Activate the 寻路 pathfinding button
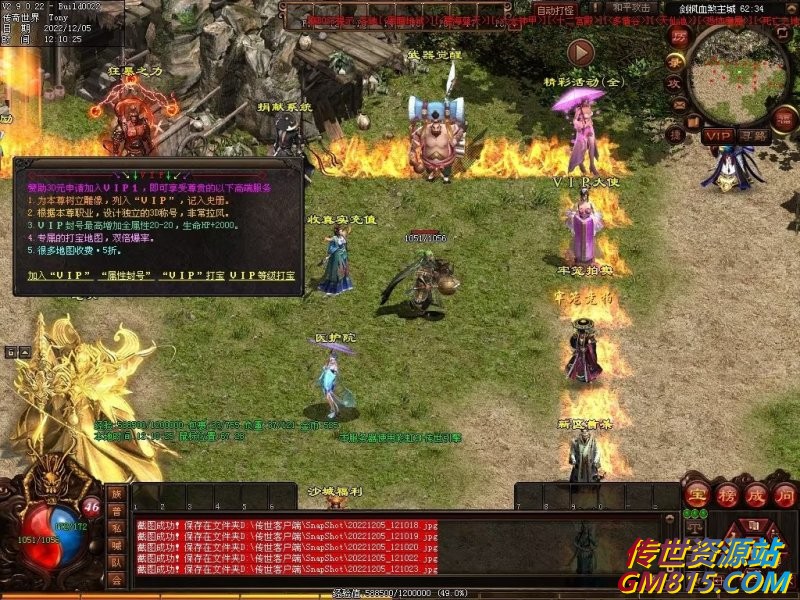Viewport: 800px width, 600px height. click(x=755, y=135)
